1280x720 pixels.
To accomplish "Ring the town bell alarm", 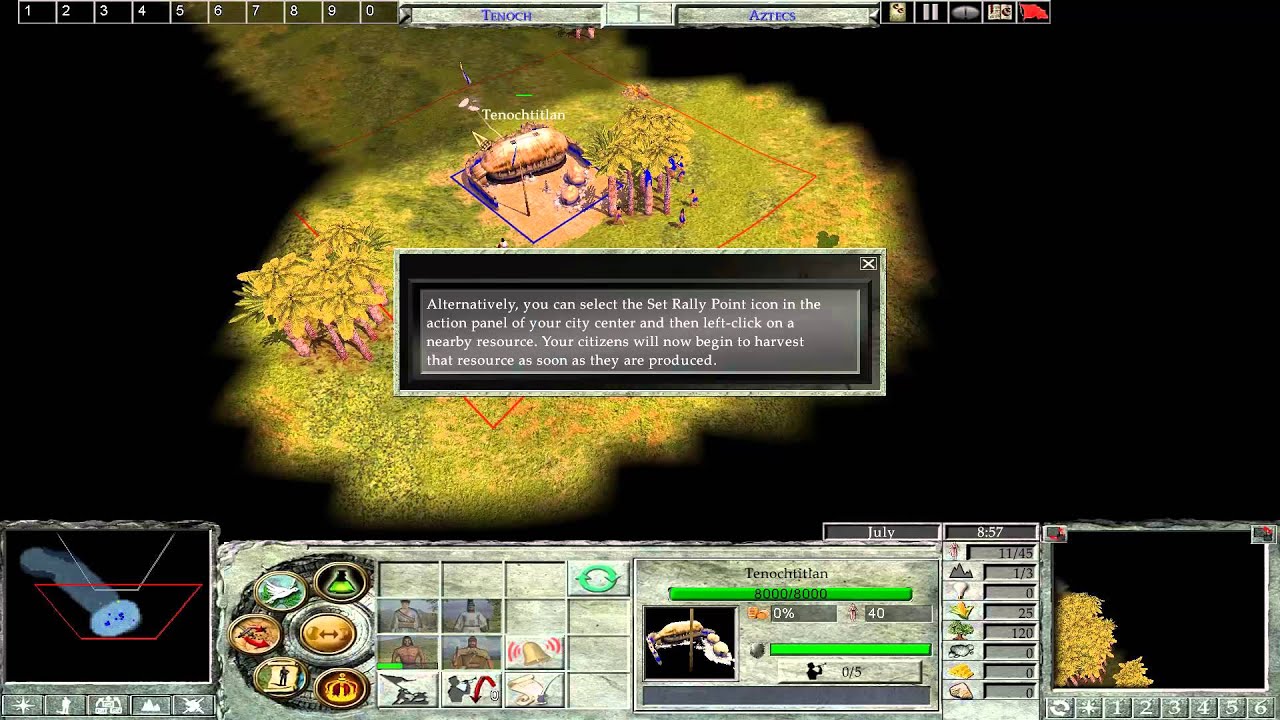I will [536, 649].
